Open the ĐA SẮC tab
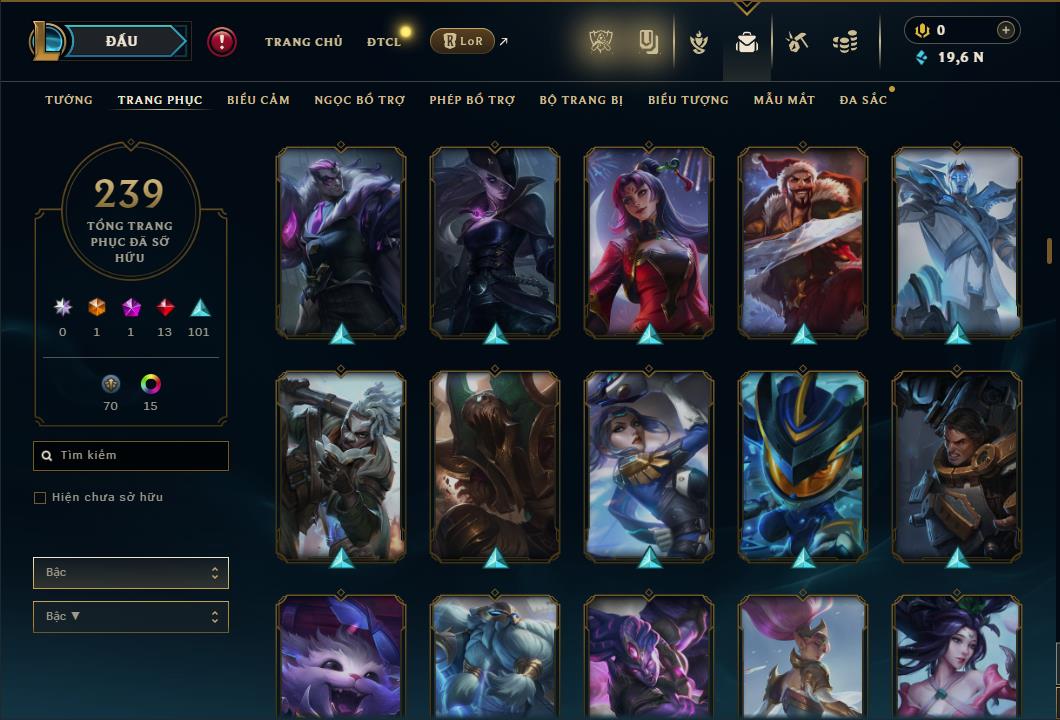1060x720 pixels. (x=863, y=100)
